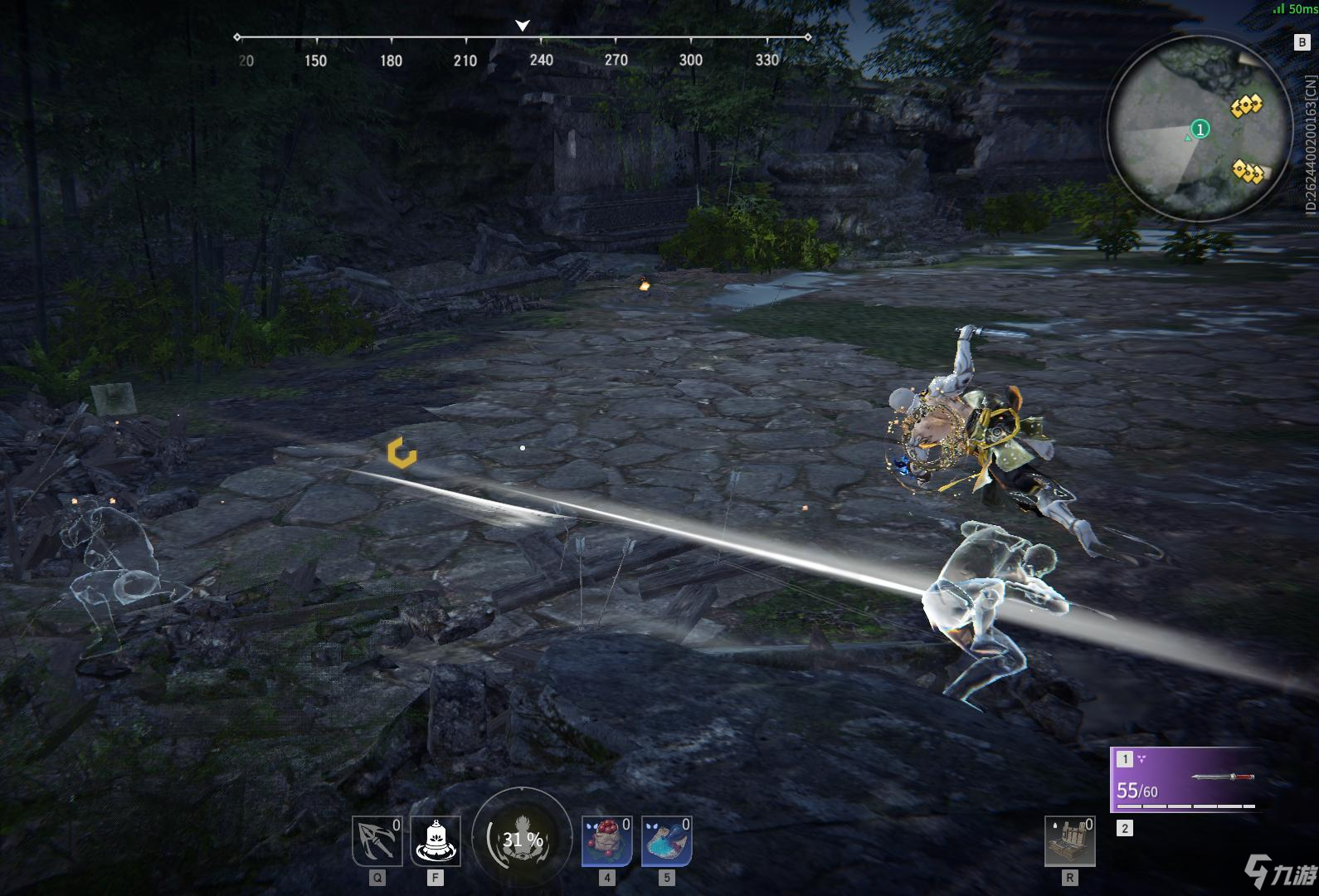1319x896 pixels.
Task: Open the circular minimap
Action: pos(1198,128)
